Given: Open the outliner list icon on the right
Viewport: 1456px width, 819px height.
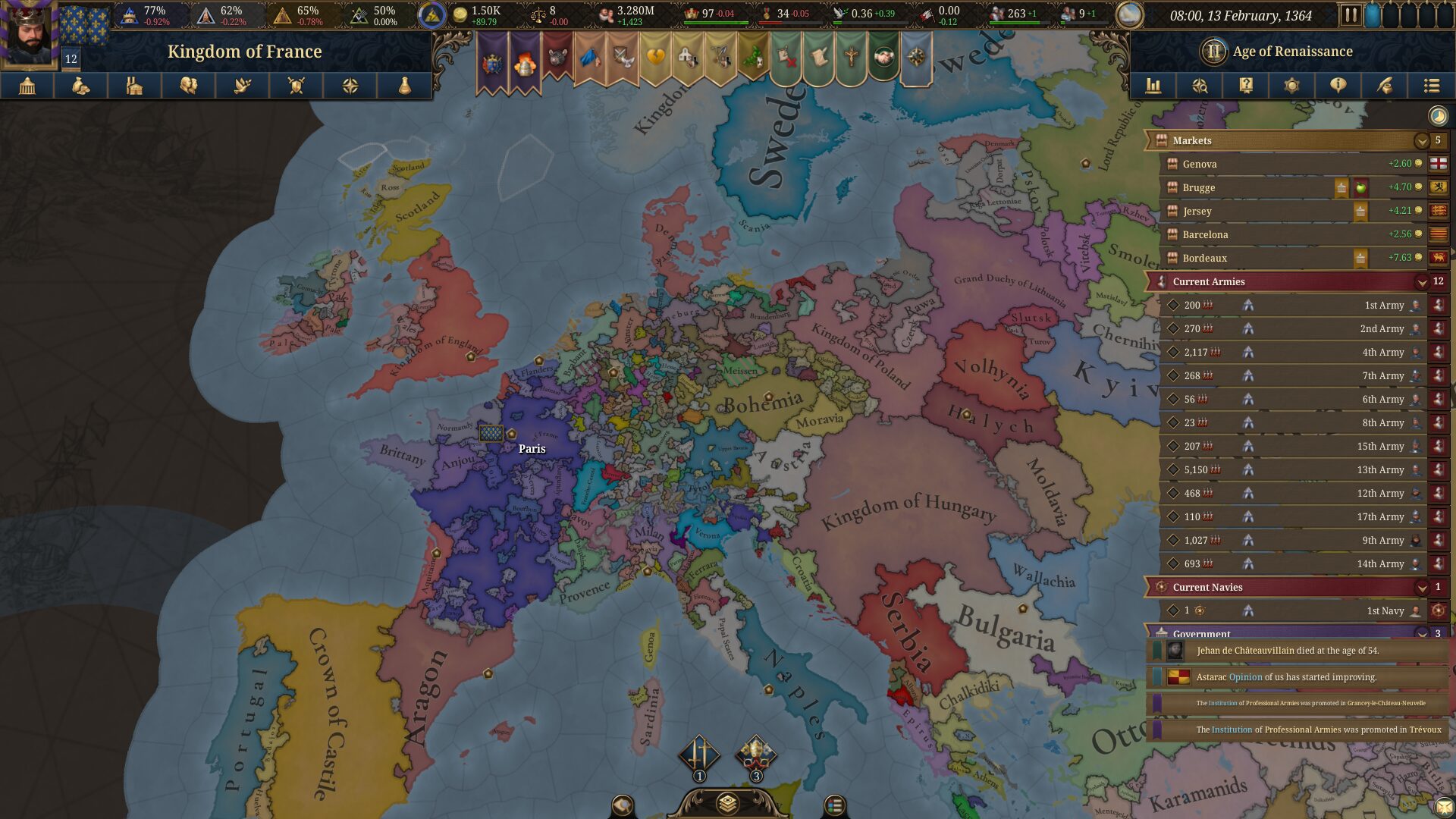Looking at the screenshot, I should [x=1432, y=86].
